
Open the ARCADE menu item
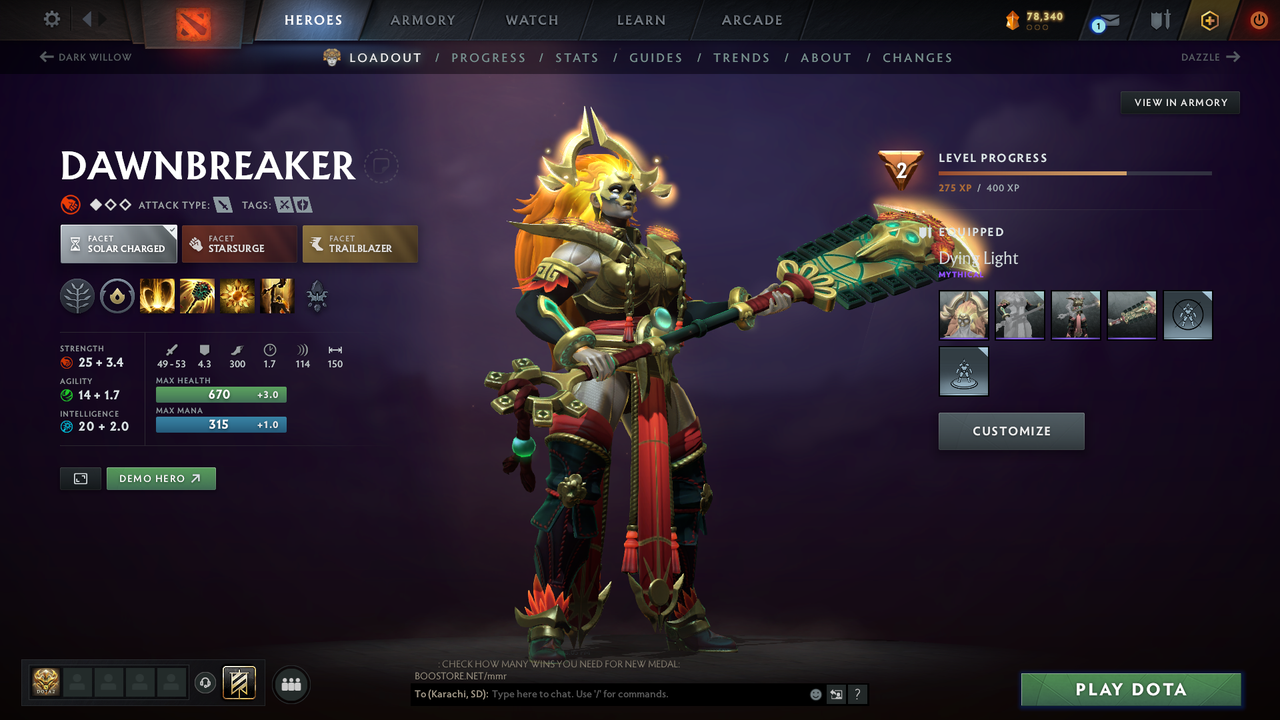point(751,20)
